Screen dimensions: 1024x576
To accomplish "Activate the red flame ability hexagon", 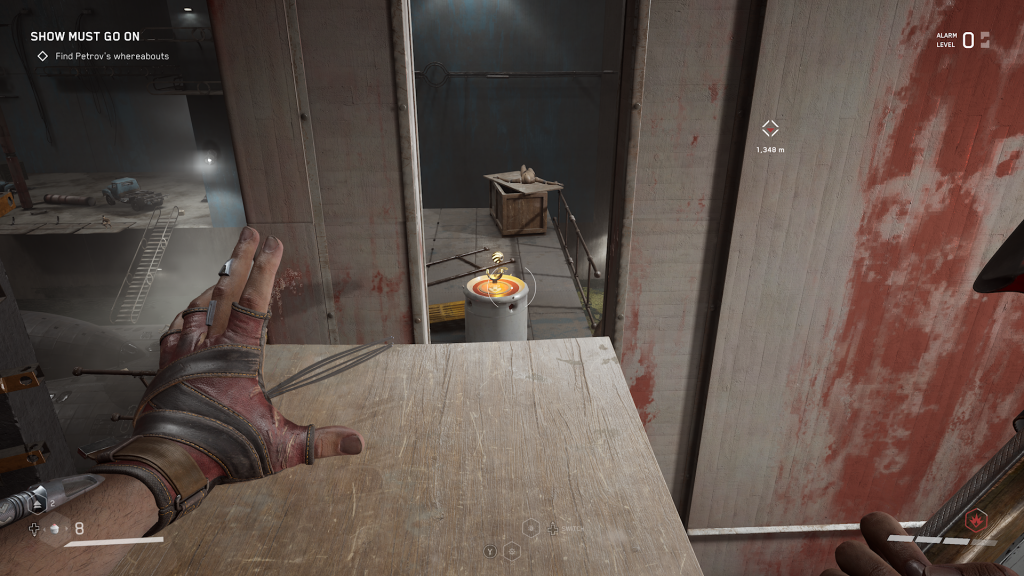I will [x=969, y=520].
